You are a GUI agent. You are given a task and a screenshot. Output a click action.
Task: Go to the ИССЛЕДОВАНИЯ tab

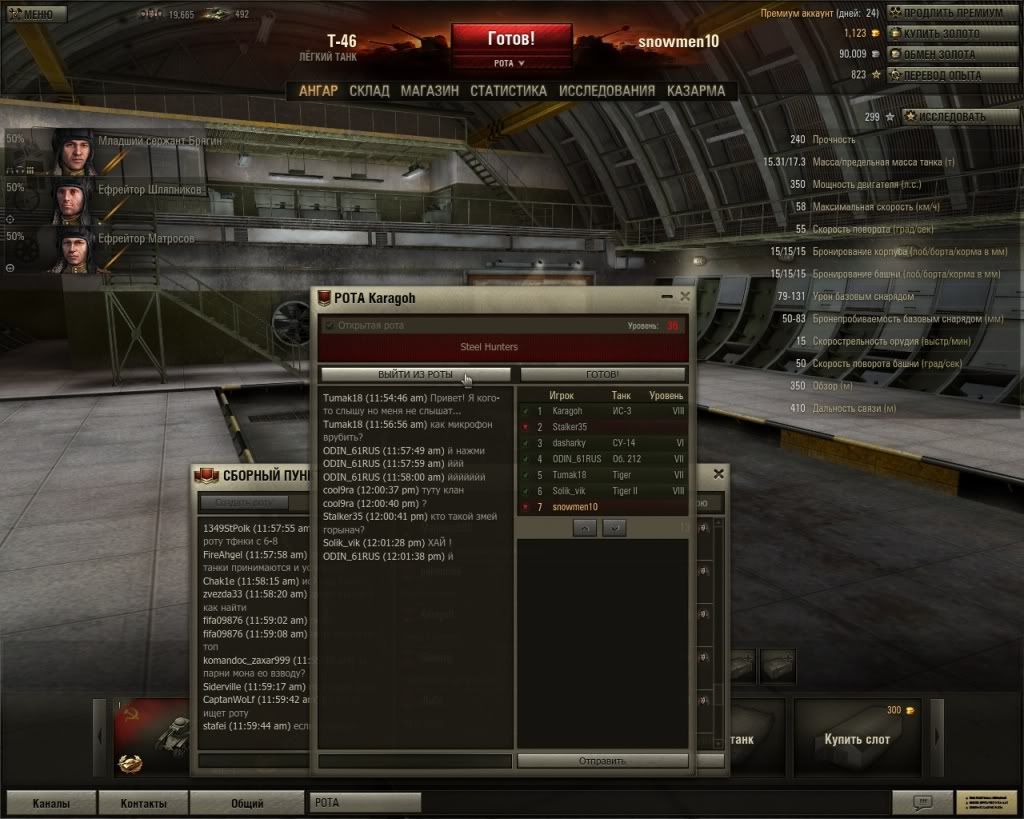tap(607, 90)
